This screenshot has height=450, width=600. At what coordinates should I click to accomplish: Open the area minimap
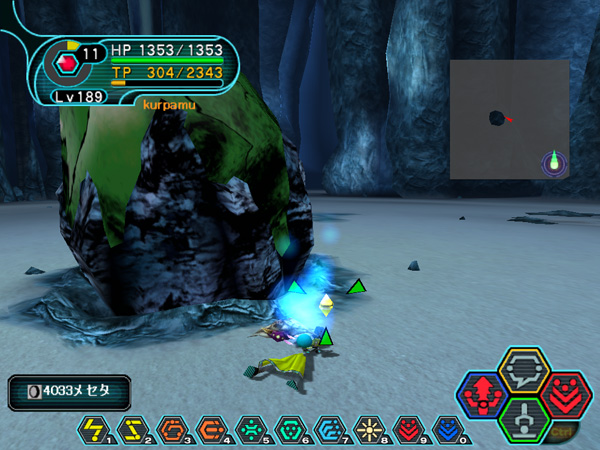tap(509, 119)
